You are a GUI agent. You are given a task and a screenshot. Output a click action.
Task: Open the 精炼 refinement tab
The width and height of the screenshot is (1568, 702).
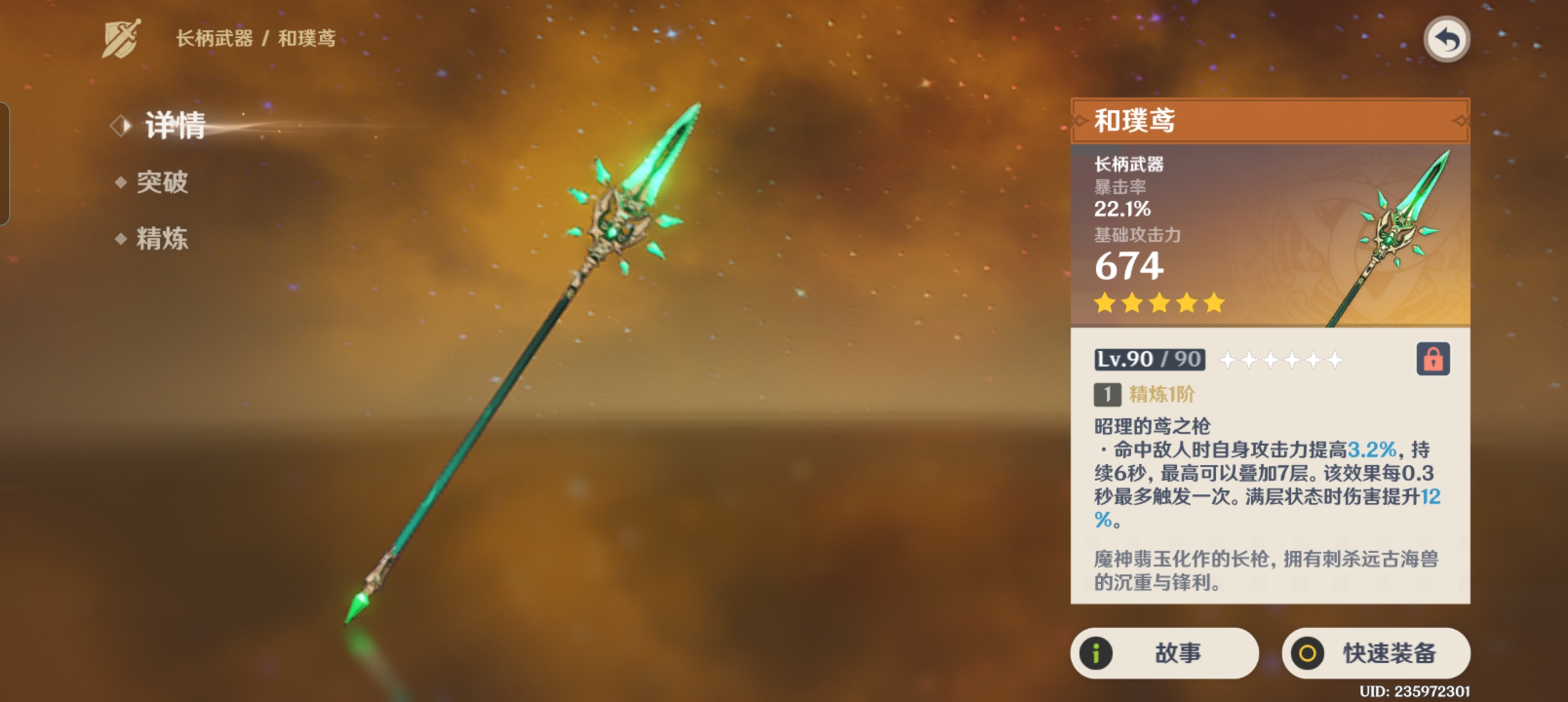pyautogui.click(x=162, y=239)
